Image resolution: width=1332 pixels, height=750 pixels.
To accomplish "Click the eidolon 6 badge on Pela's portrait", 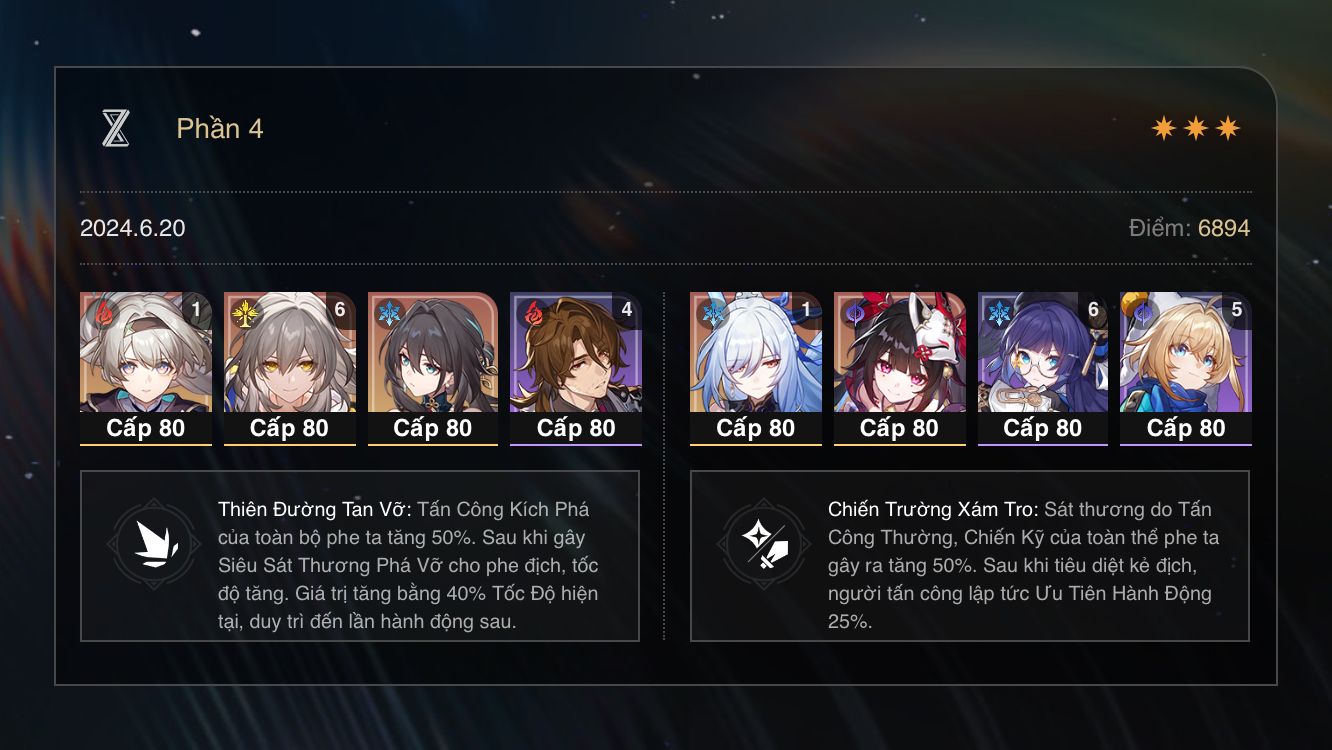I will 1095,310.
